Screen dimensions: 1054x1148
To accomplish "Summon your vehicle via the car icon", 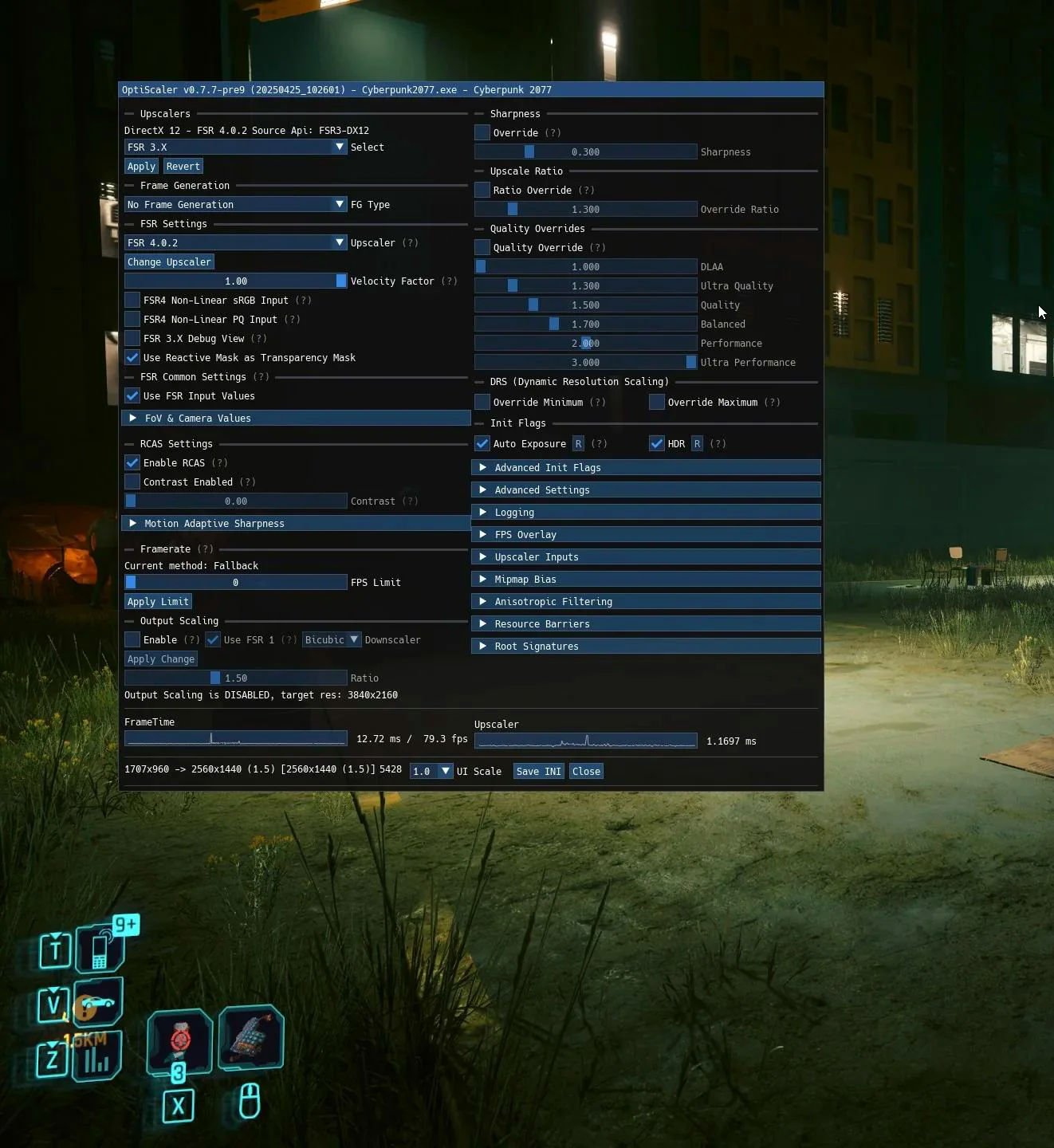I will [98, 1003].
